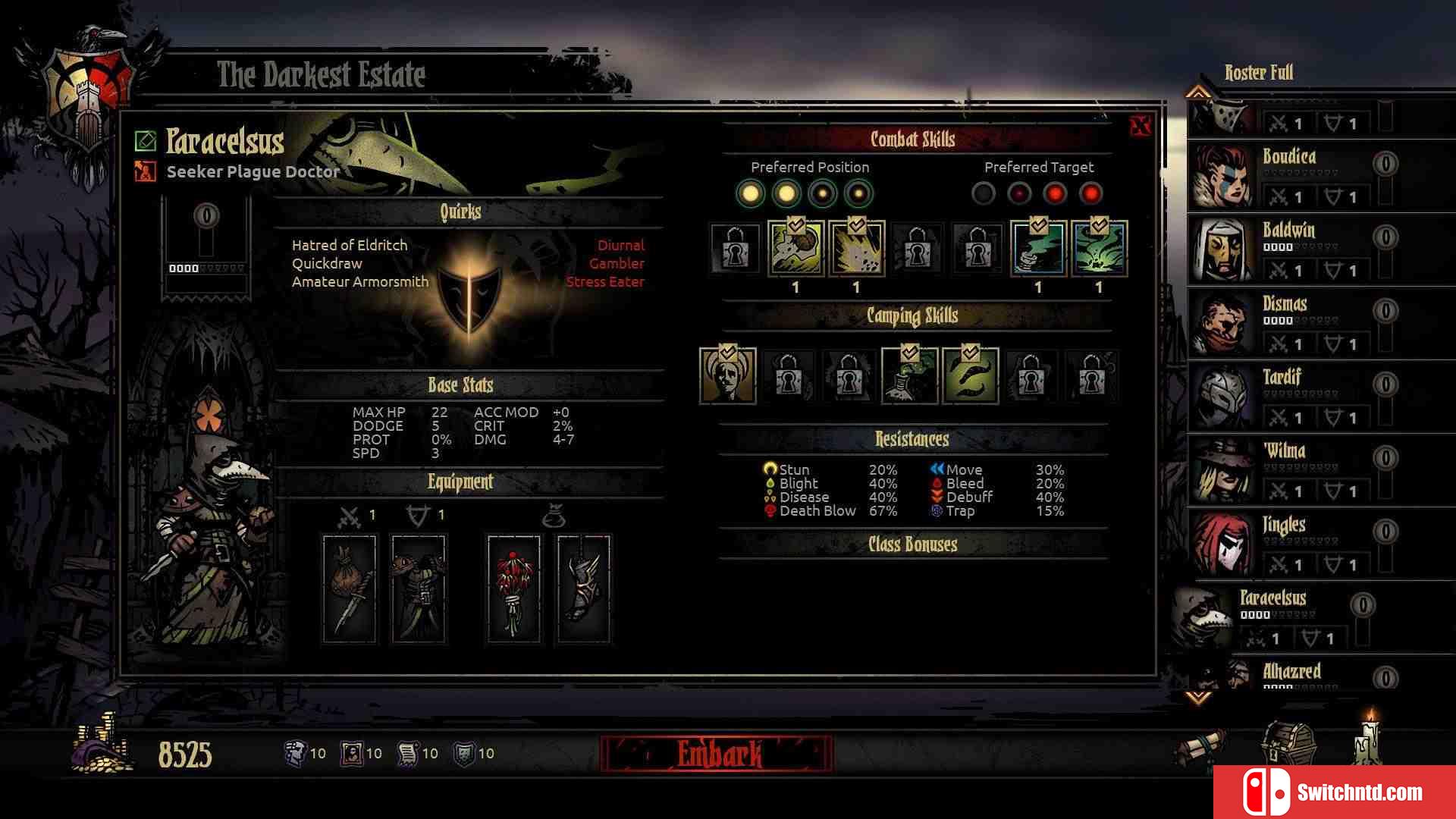1456x819 pixels.
Task: Toggle the green tentacle camping skill
Action: pyautogui.click(x=971, y=375)
